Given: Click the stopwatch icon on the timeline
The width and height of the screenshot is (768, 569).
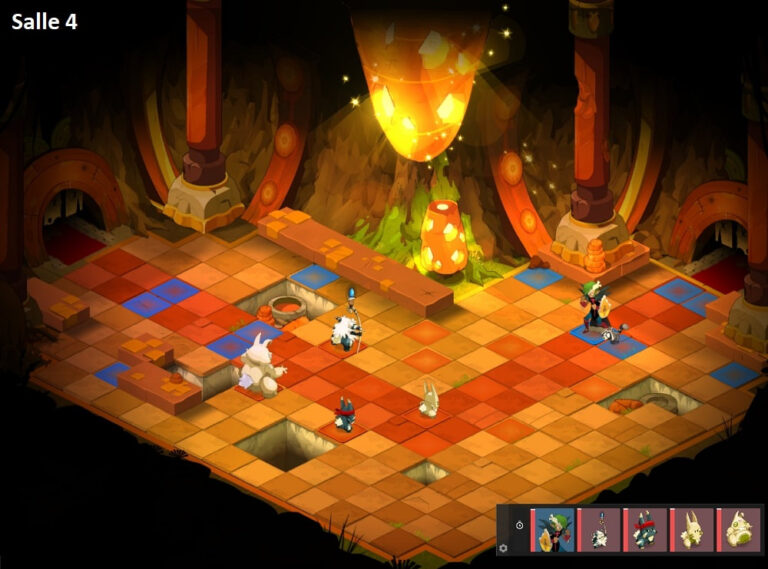Looking at the screenshot, I should pos(520,525).
